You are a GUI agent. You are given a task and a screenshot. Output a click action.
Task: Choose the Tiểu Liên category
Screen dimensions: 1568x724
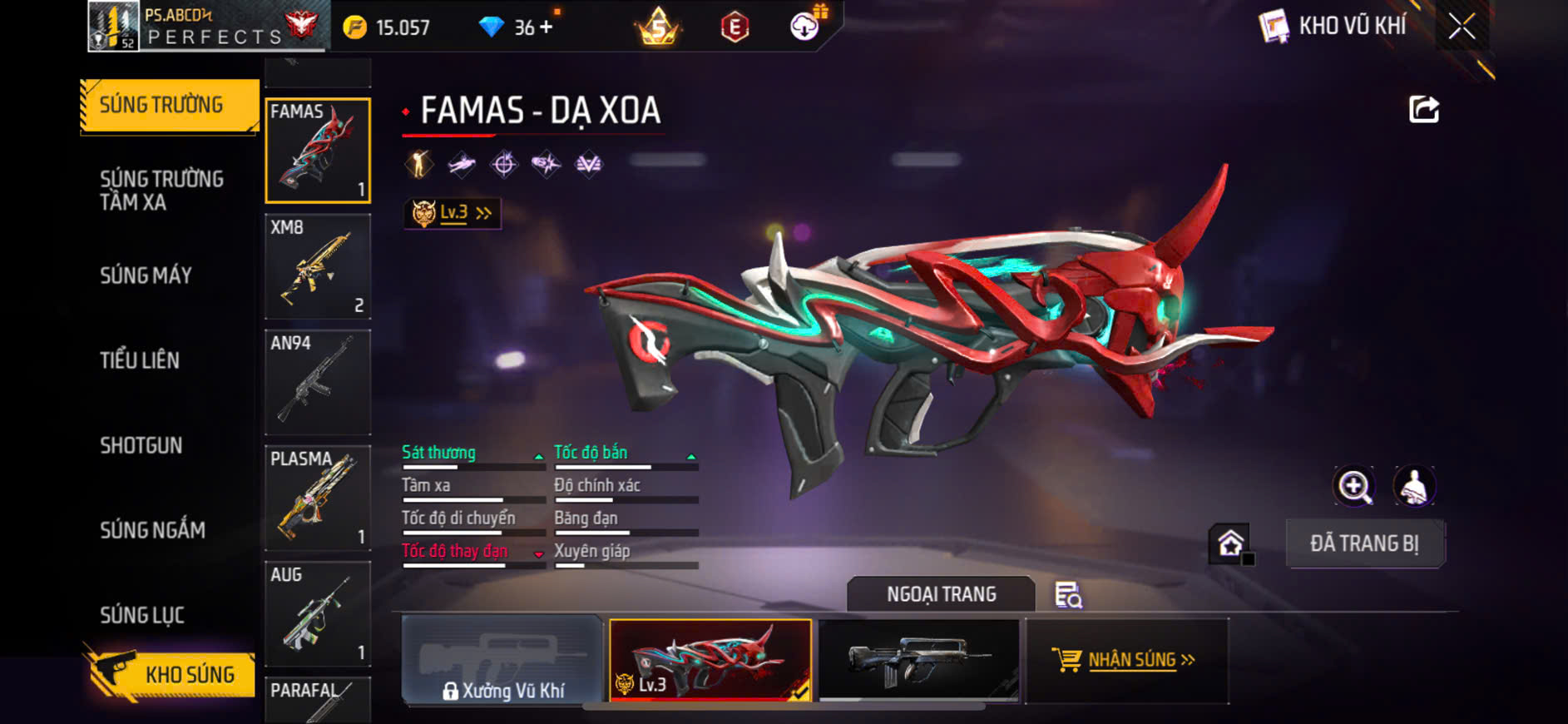[x=140, y=360]
